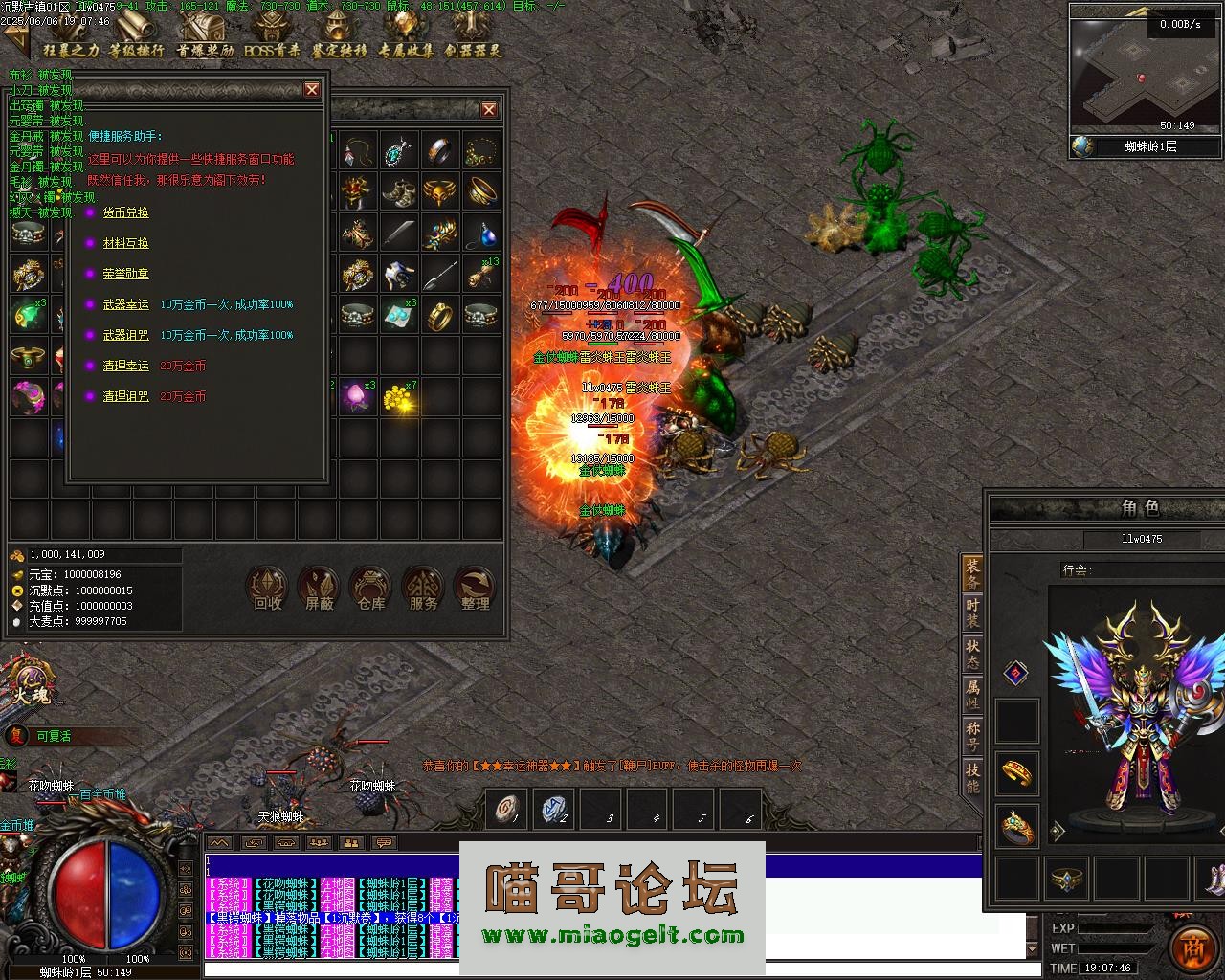Click the 回收 recycle button
The image size is (1225, 980).
click(267, 589)
